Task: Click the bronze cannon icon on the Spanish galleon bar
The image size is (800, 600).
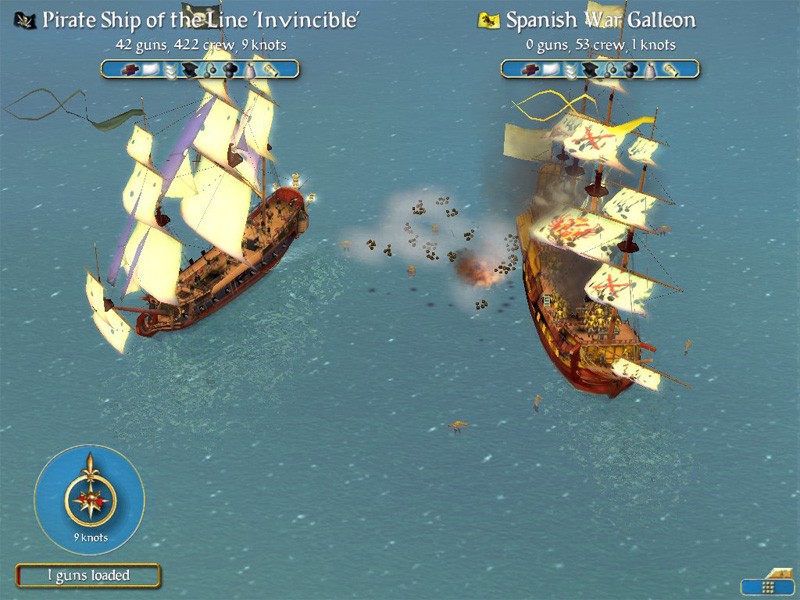Action: (670, 70)
